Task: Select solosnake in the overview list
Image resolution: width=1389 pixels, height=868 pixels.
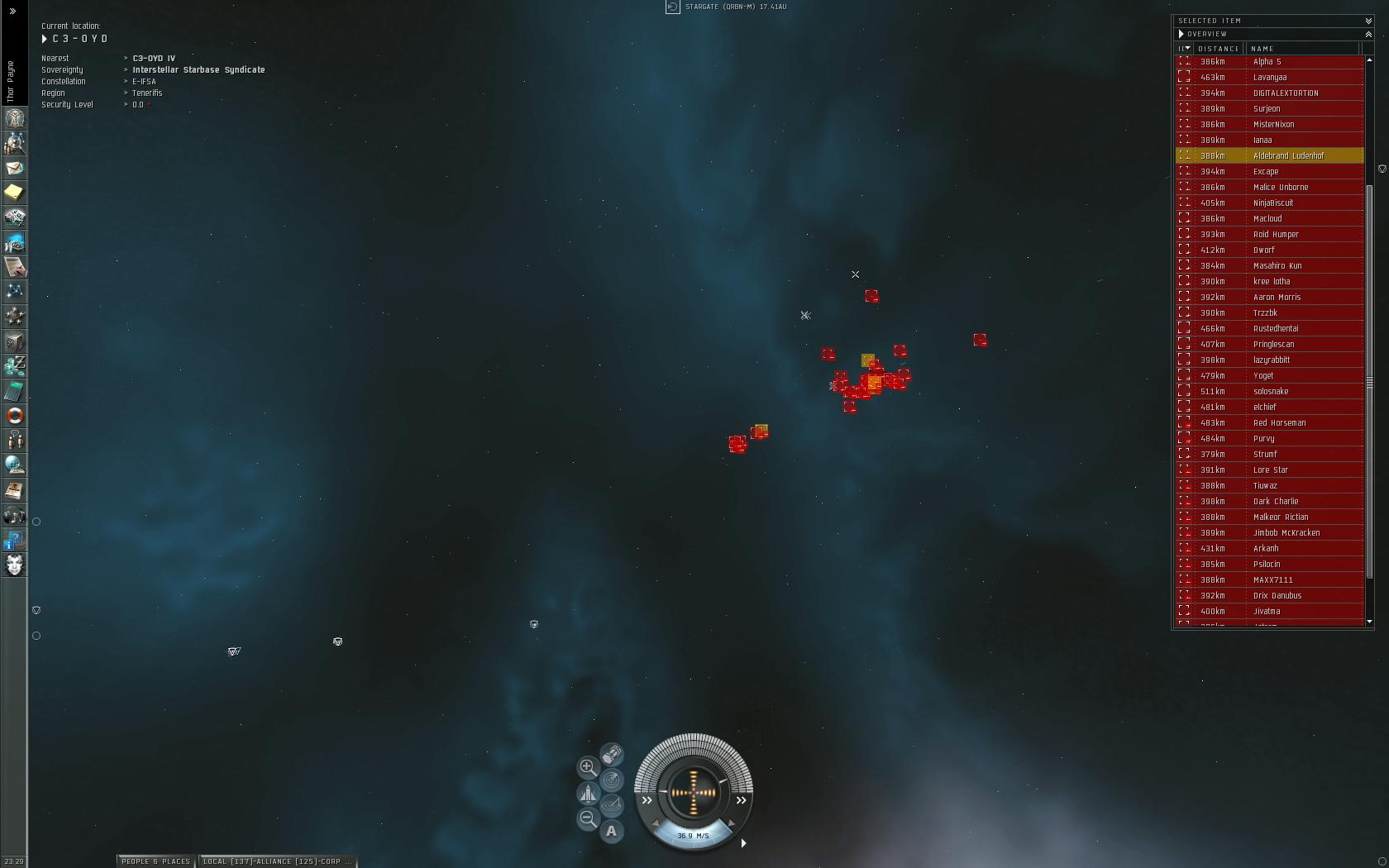Action: (x=1270, y=391)
